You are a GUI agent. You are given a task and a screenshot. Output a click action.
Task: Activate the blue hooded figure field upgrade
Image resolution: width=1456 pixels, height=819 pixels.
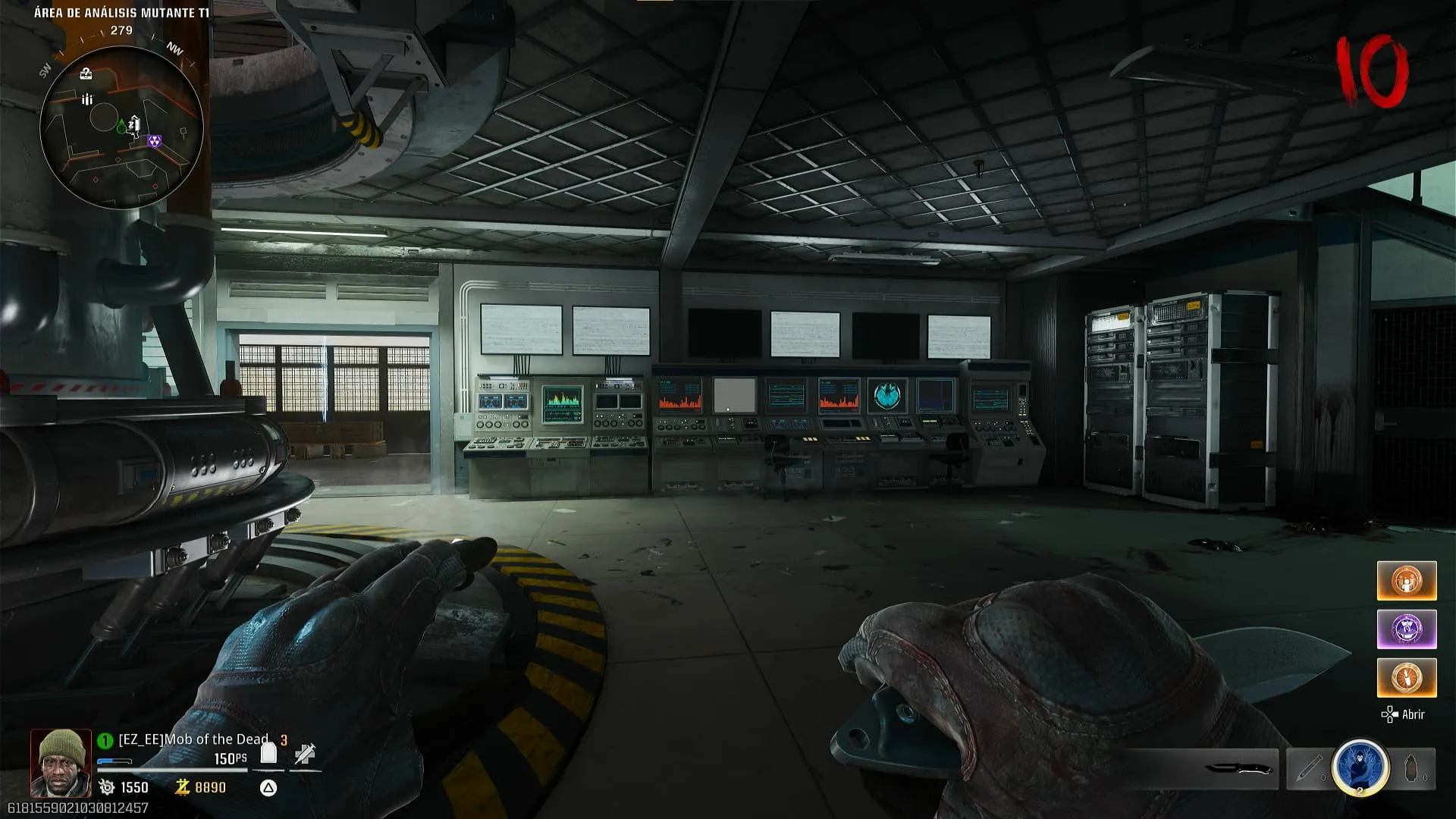(x=1360, y=767)
